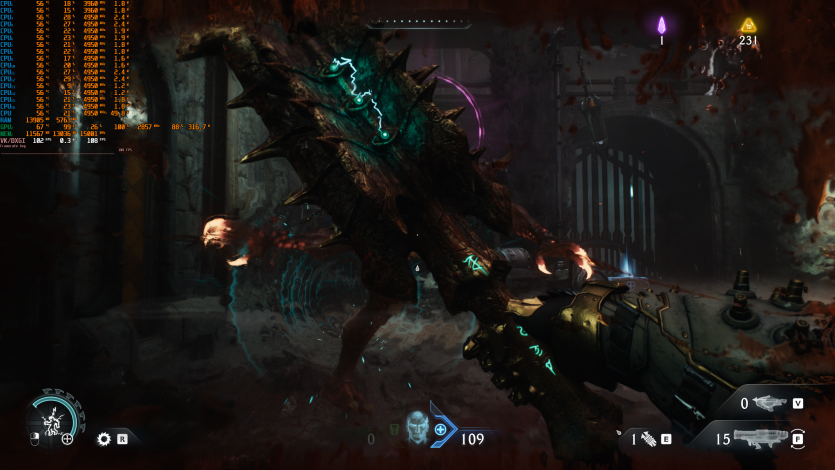Select the spiked gear ability icon
The width and height of the screenshot is (835, 470).
[x=103, y=438]
